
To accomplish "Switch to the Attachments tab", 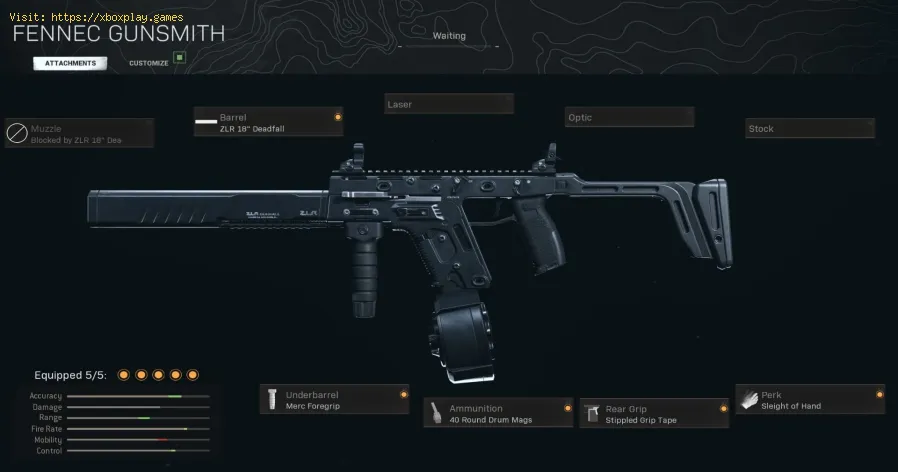I will [x=70, y=63].
